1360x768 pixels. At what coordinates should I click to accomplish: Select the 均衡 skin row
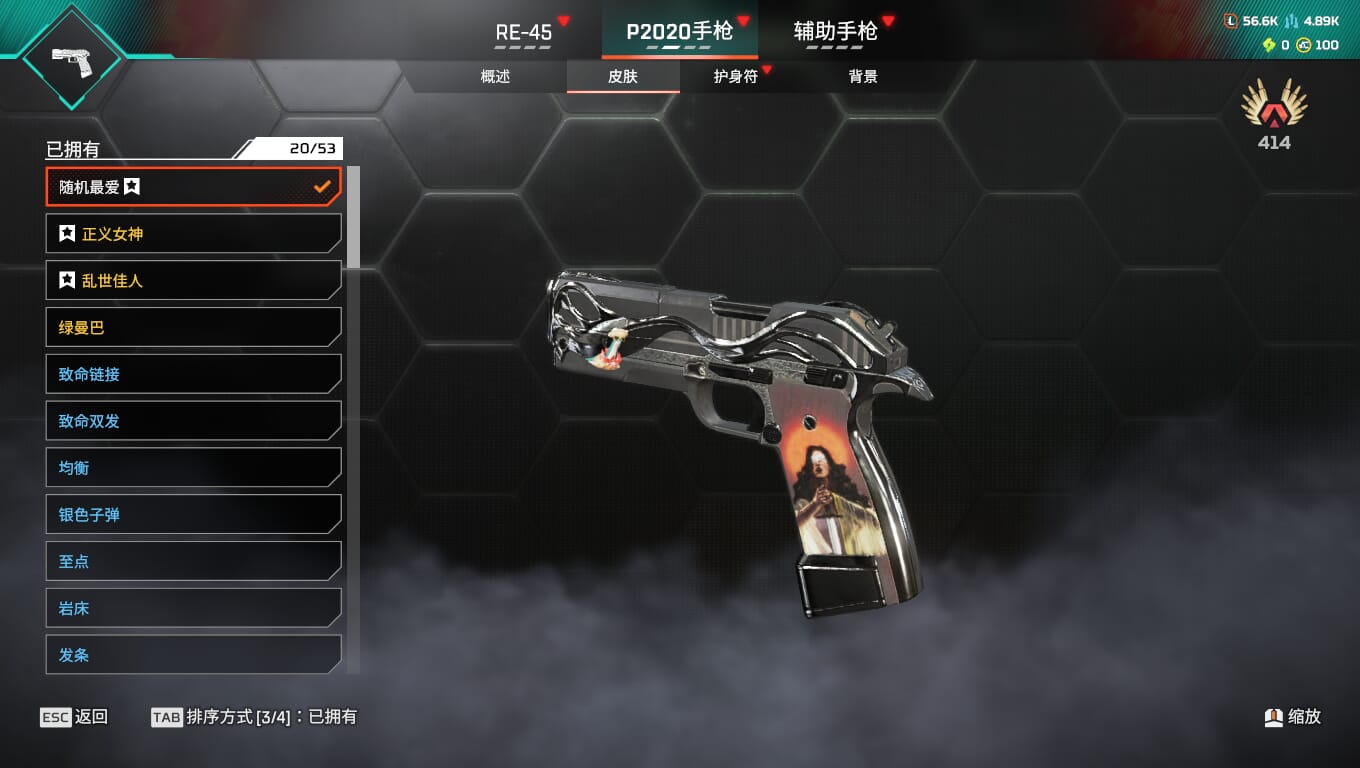(193, 468)
